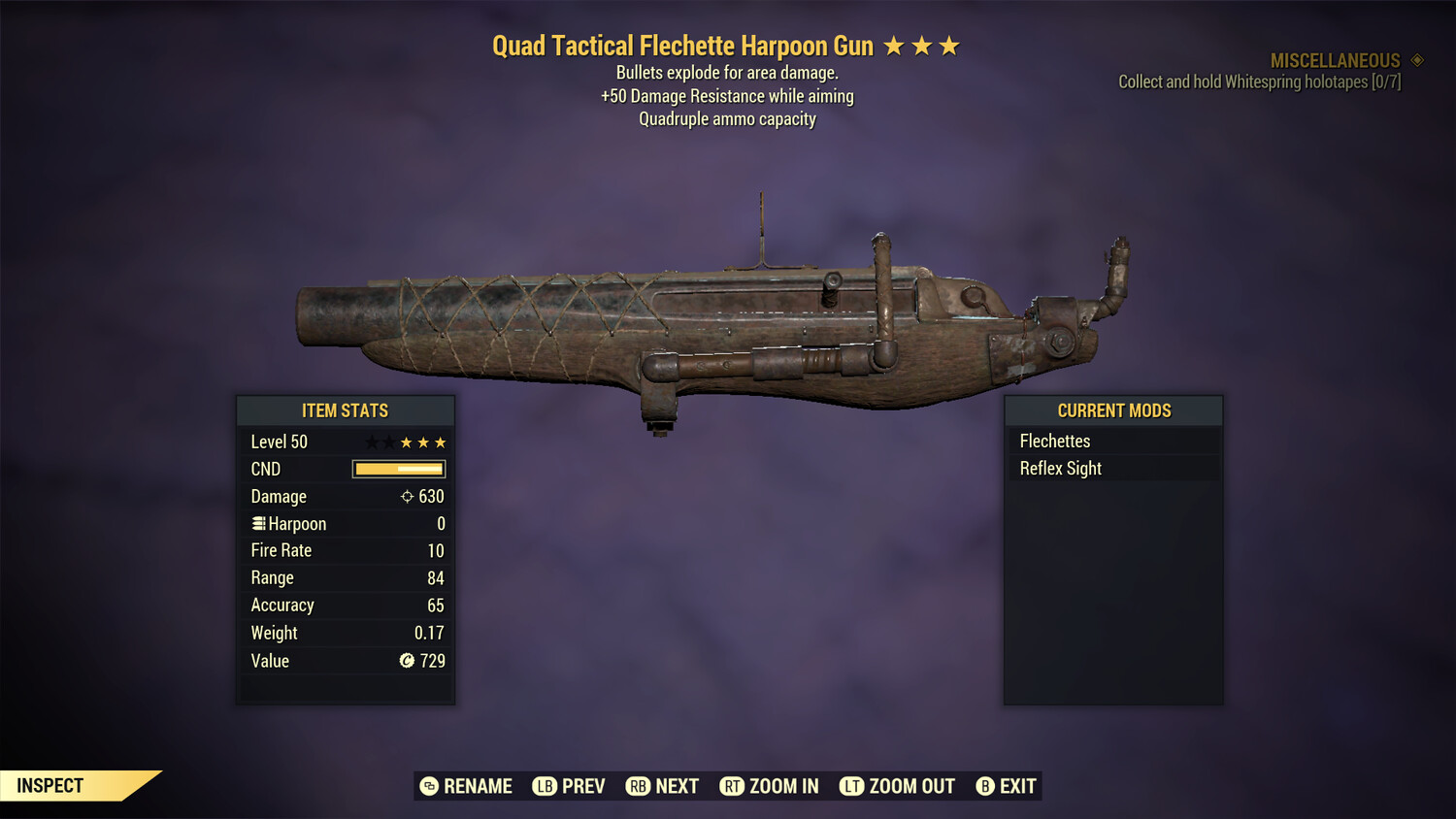Click the LB button icon for Prev
This screenshot has height=819, width=1456.
[546, 786]
